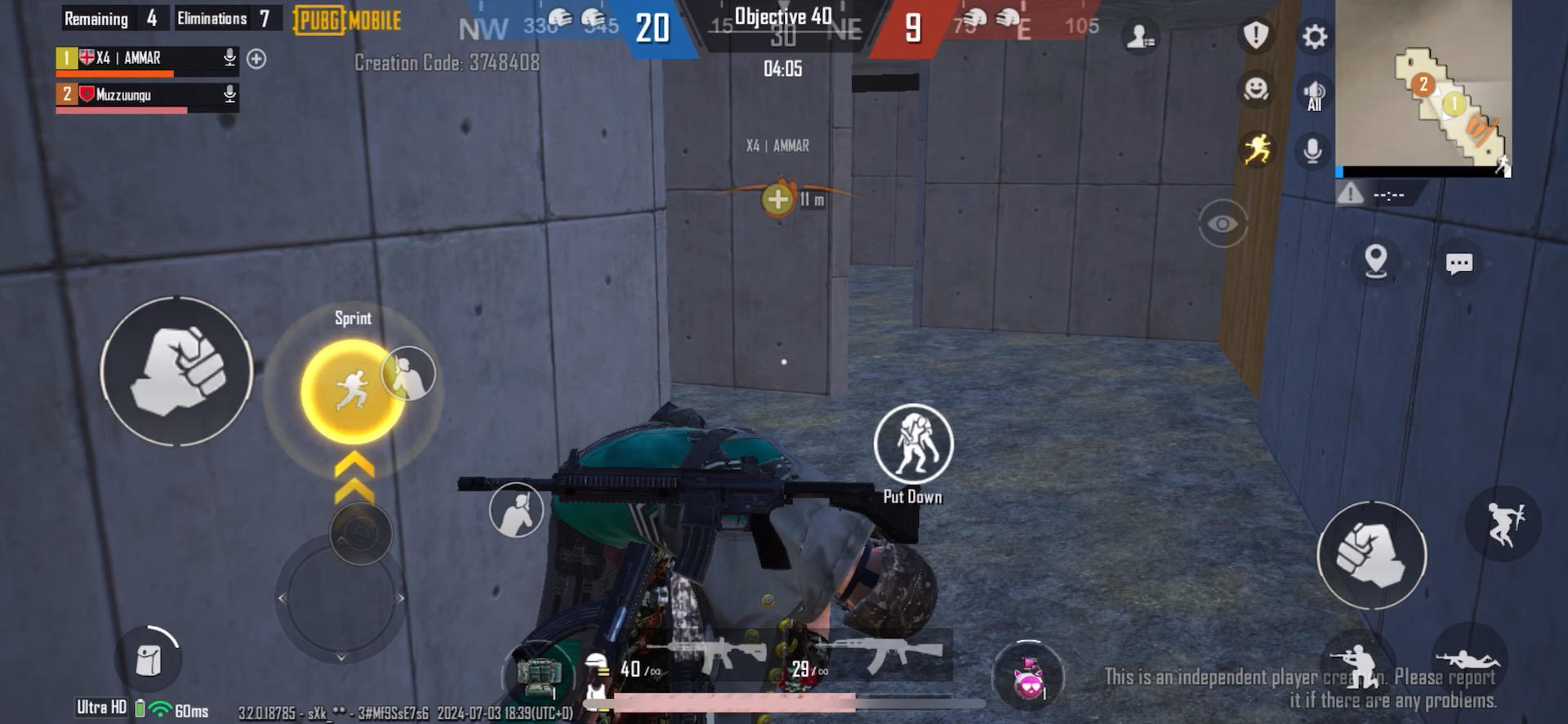Image resolution: width=1568 pixels, height=724 pixels.
Task: Open the Settings gear icon
Action: click(1314, 37)
